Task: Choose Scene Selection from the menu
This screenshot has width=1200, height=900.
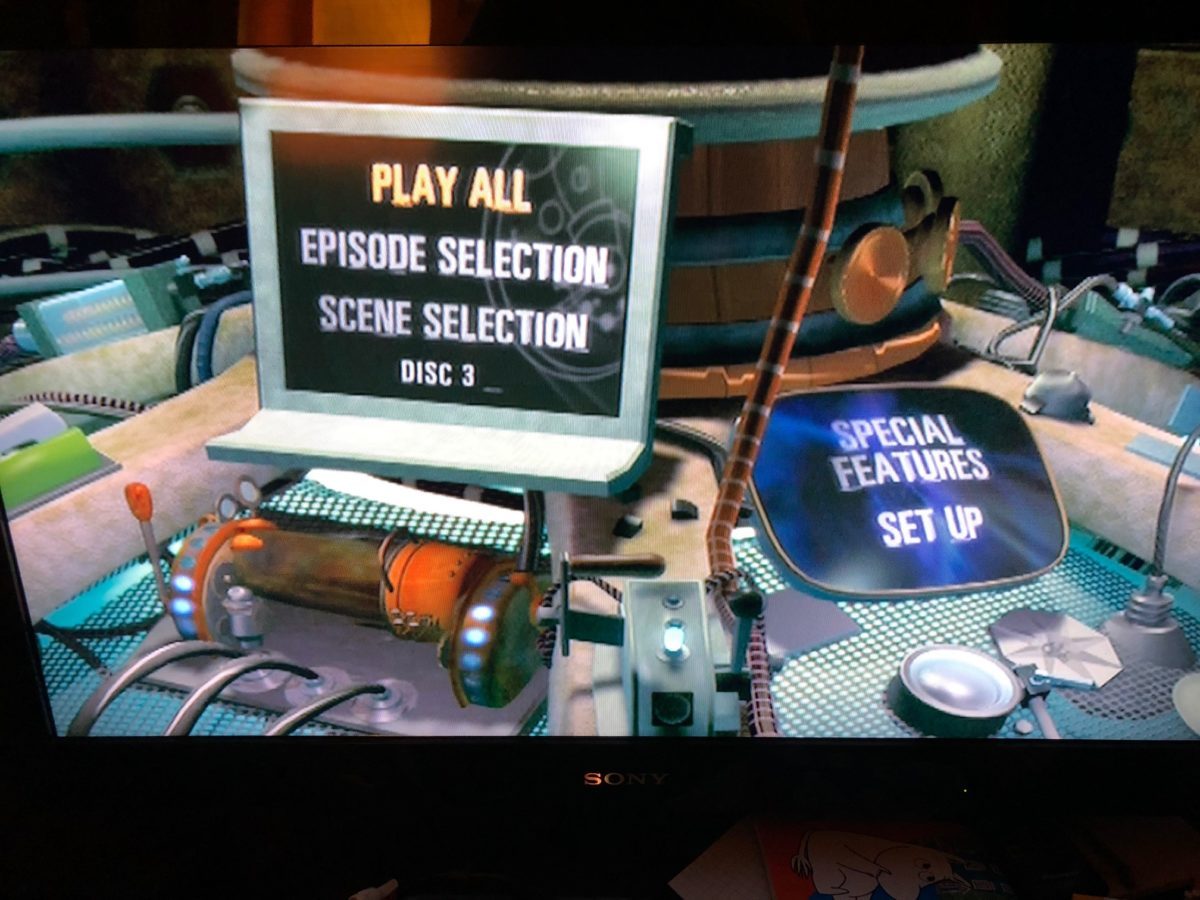Action: click(453, 322)
